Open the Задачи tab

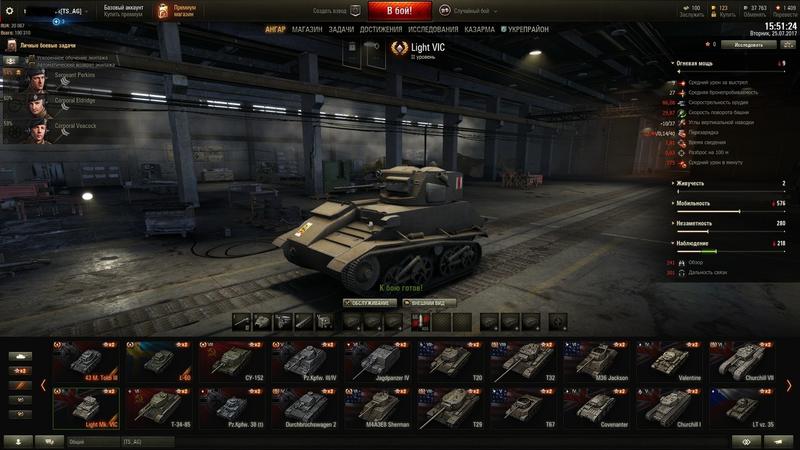[340, 30]
